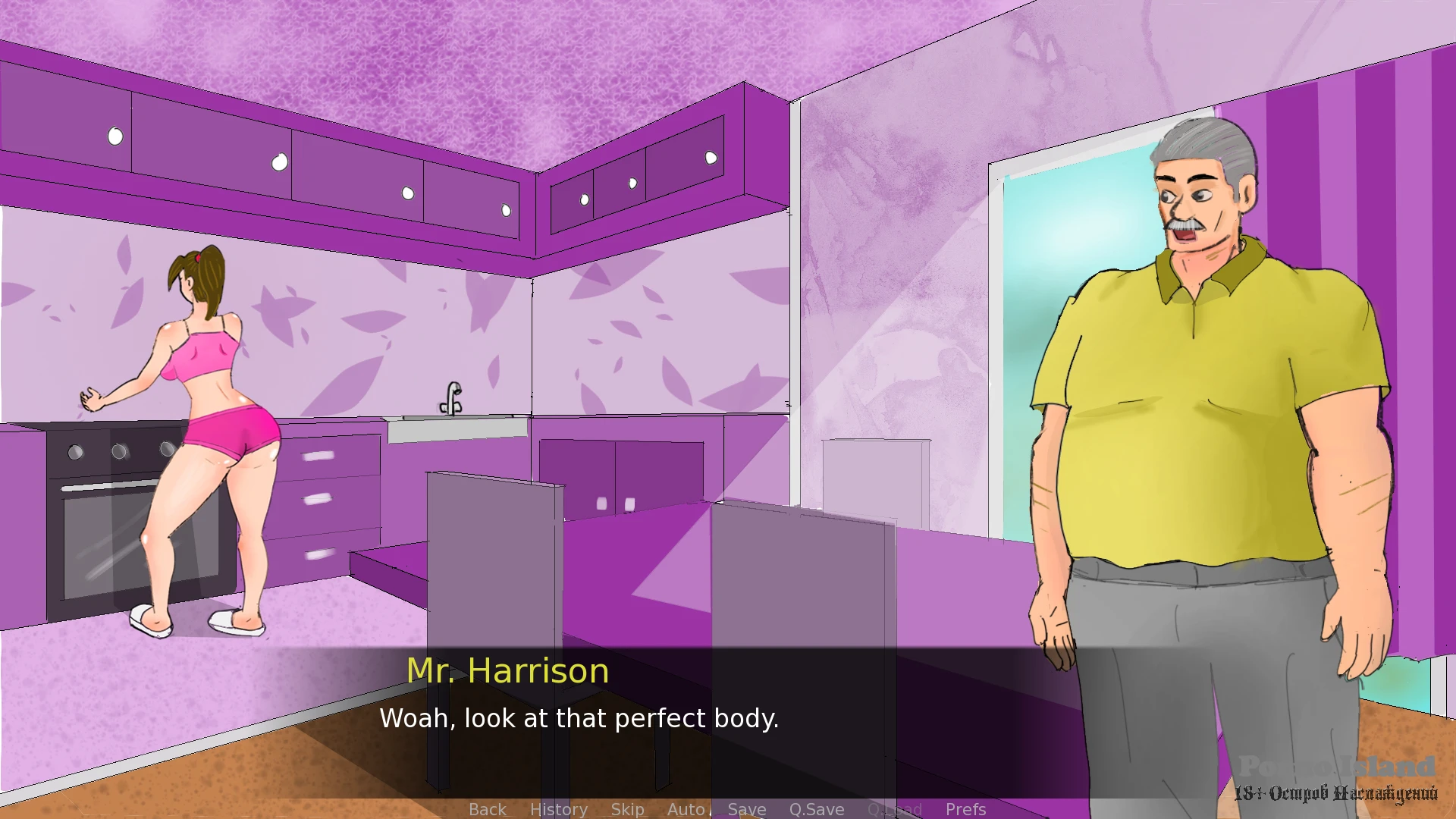The image size is (1456, 819).
Task: Go back with the Back button
Action: coord(487,809)
